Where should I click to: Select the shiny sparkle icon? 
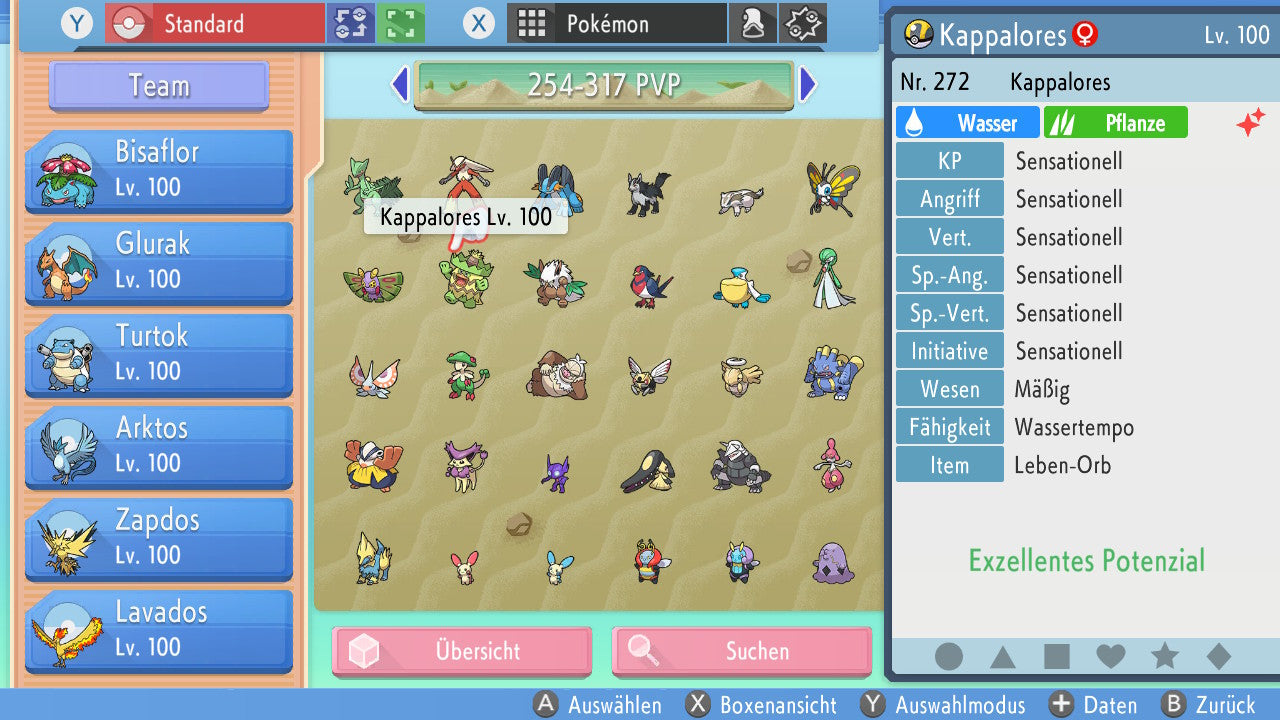(x=1251, y=122)
